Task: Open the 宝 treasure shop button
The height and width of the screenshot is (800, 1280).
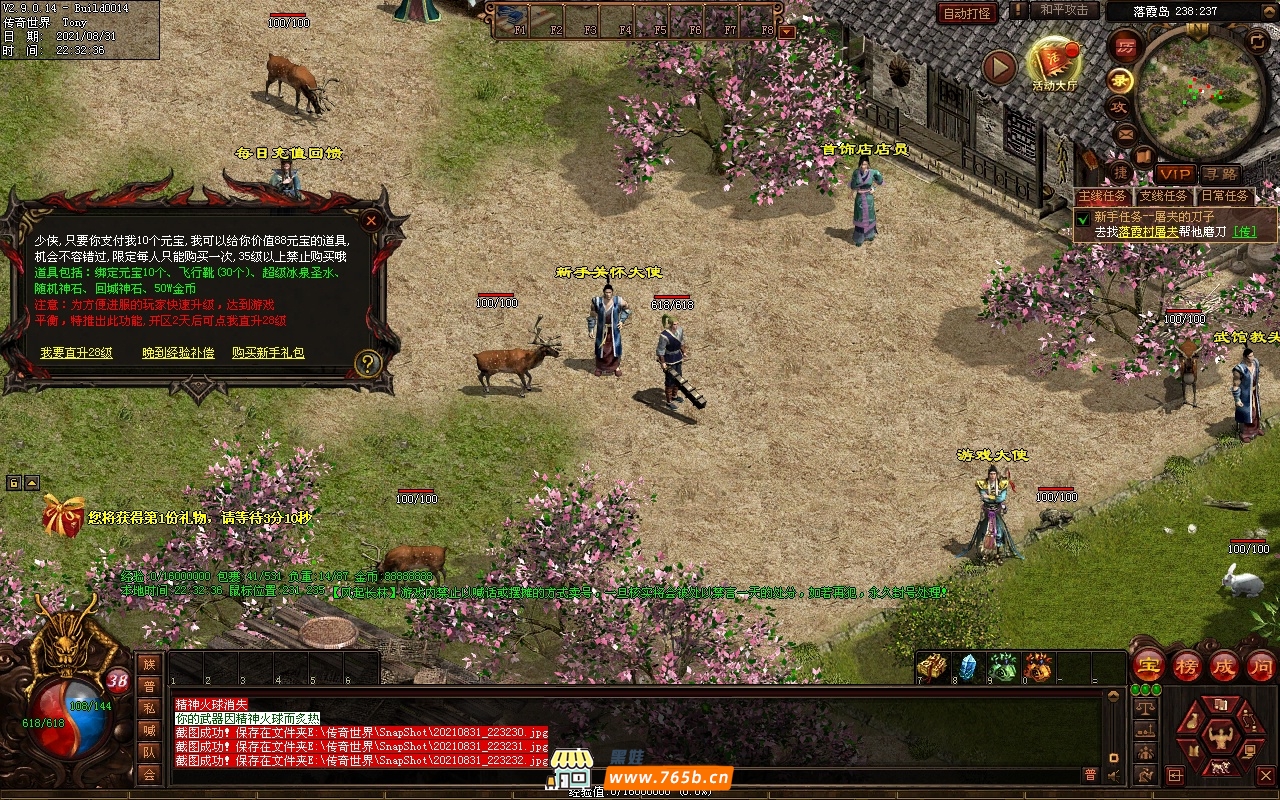Action: (x=1148, y=665)
